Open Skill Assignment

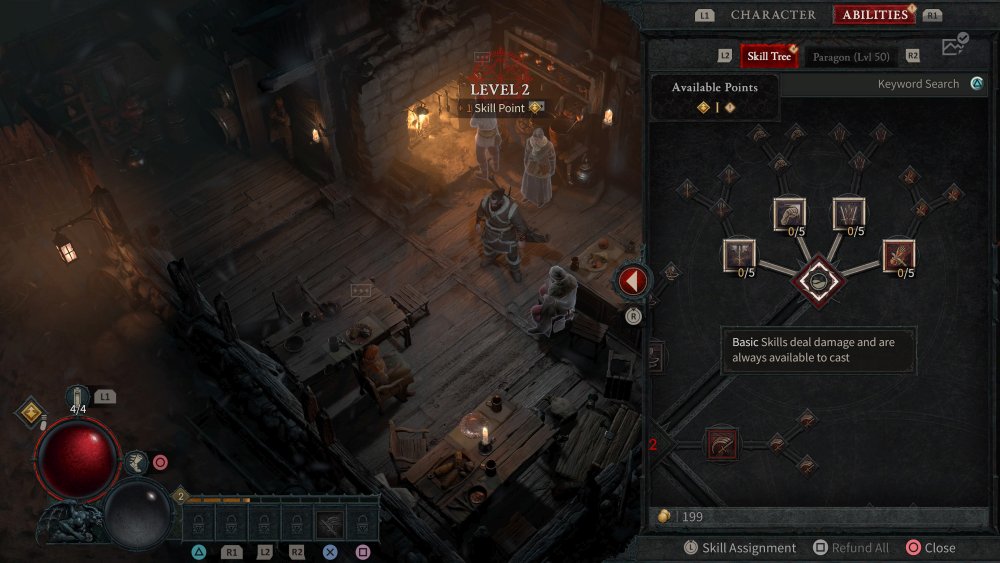click(740, 548)
